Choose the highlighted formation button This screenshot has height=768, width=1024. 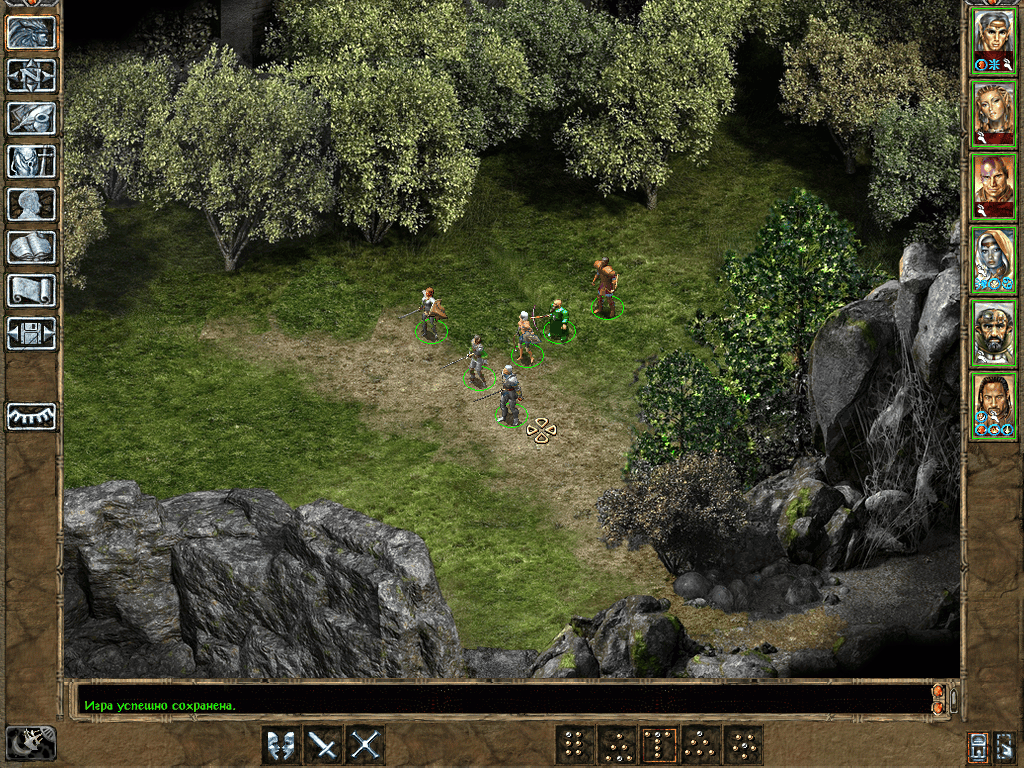point(659,745)
